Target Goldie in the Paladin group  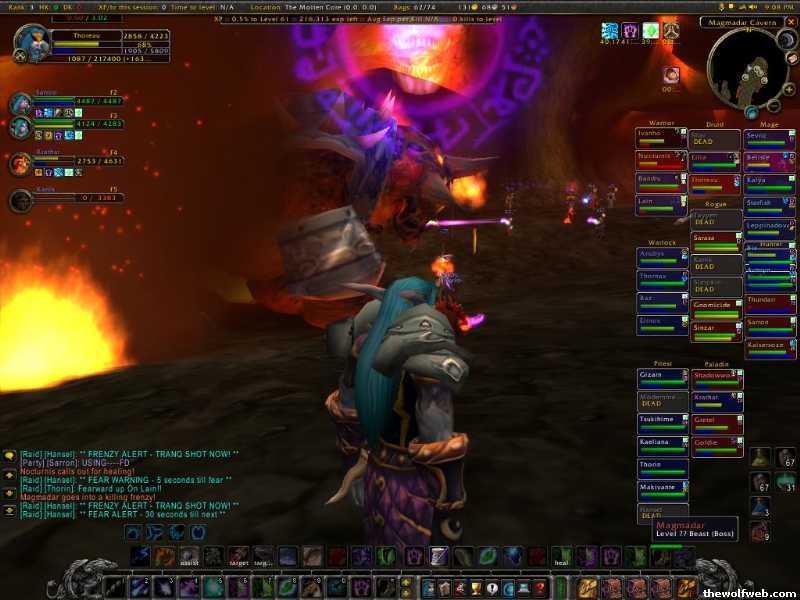pos(716,445)
